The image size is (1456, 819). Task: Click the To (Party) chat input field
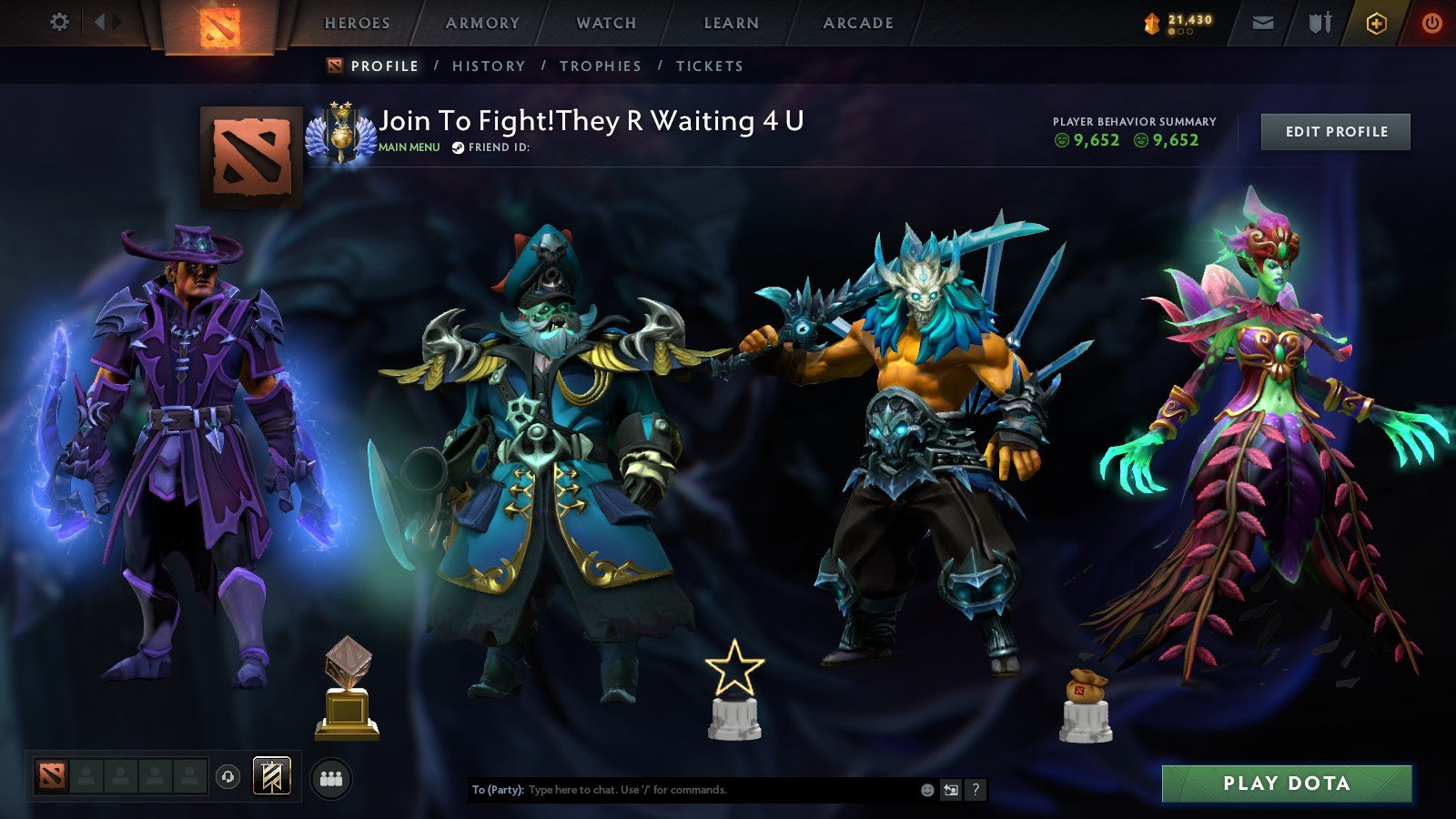coord(682,790)
